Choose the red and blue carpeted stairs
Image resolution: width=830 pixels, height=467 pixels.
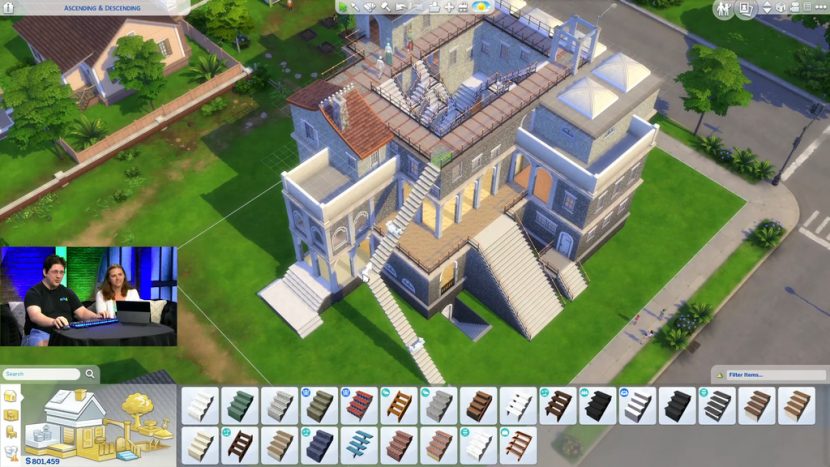coord(359,405)
